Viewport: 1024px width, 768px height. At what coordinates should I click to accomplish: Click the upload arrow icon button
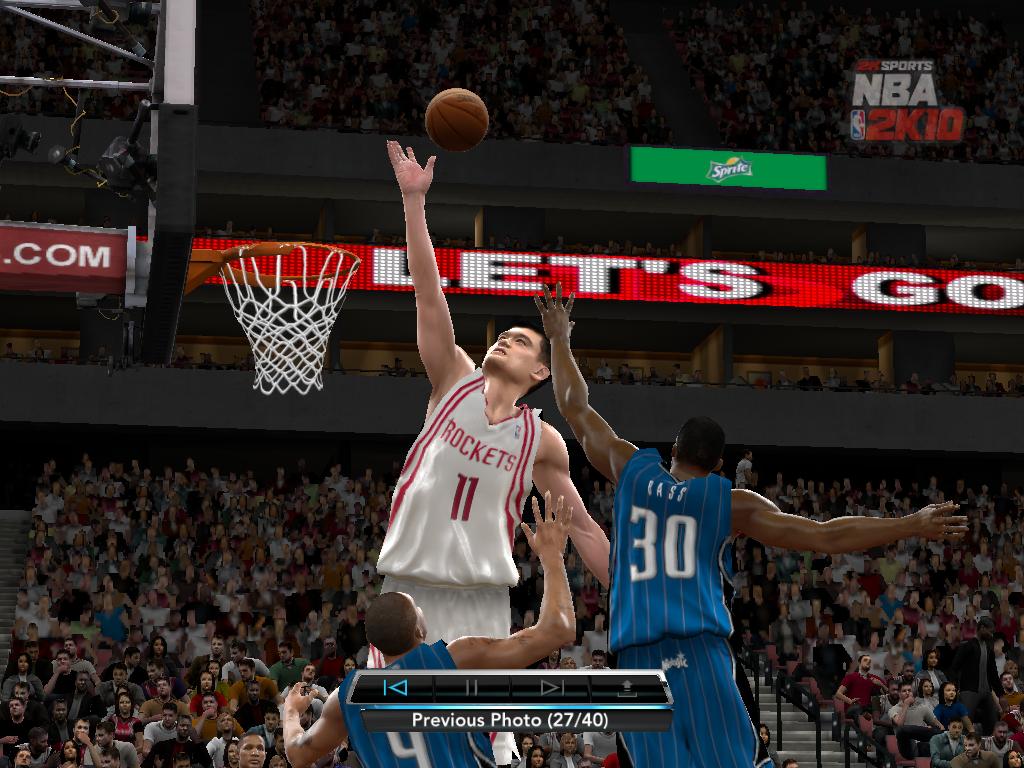[628, 687]
